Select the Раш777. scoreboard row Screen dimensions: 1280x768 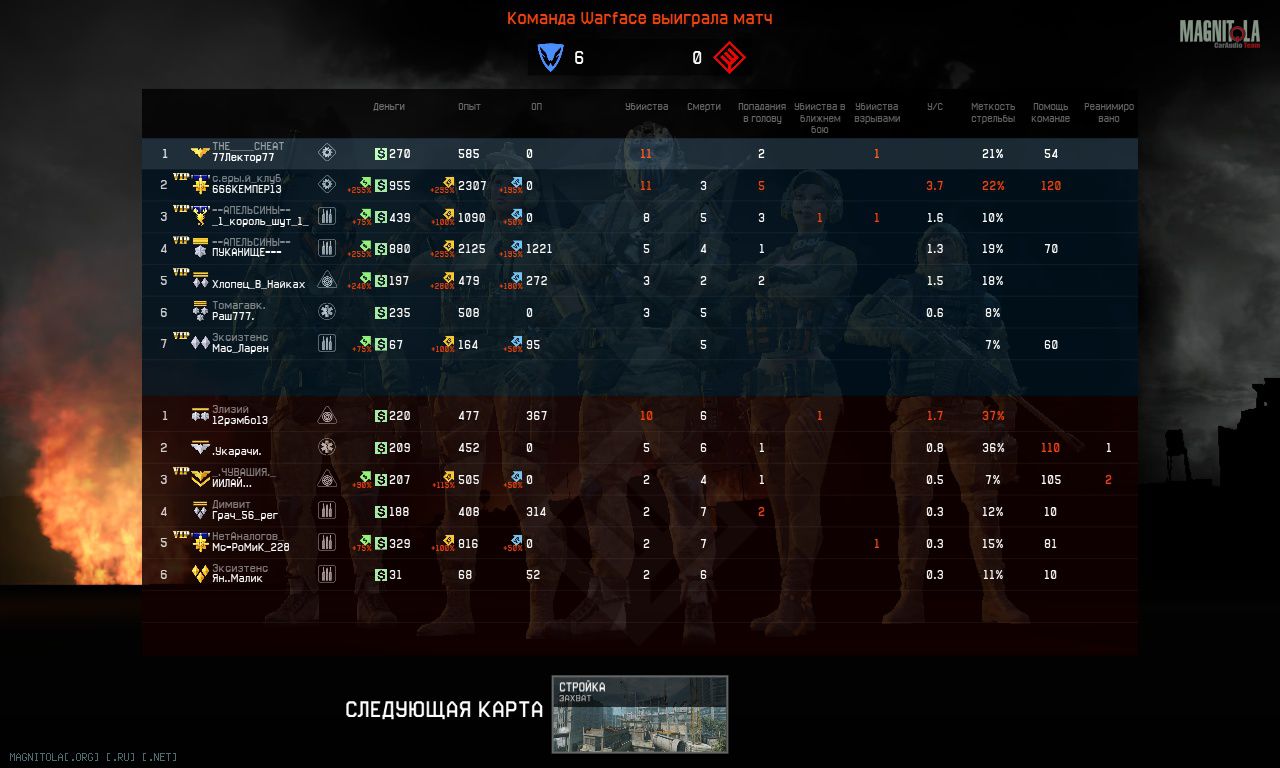tap(233, 316)
